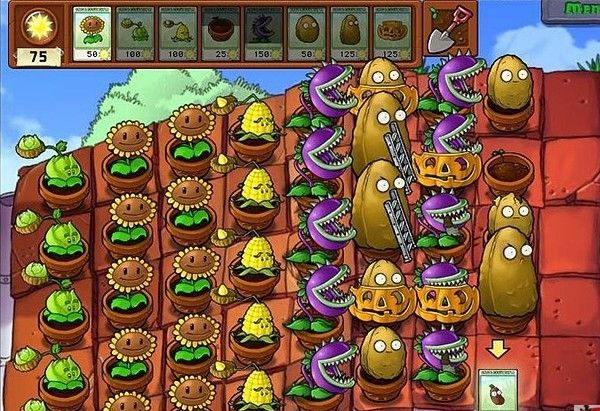Select the Sunflower seed packet
The height and width of the screenshot is (411, 600).
[93, 33]
